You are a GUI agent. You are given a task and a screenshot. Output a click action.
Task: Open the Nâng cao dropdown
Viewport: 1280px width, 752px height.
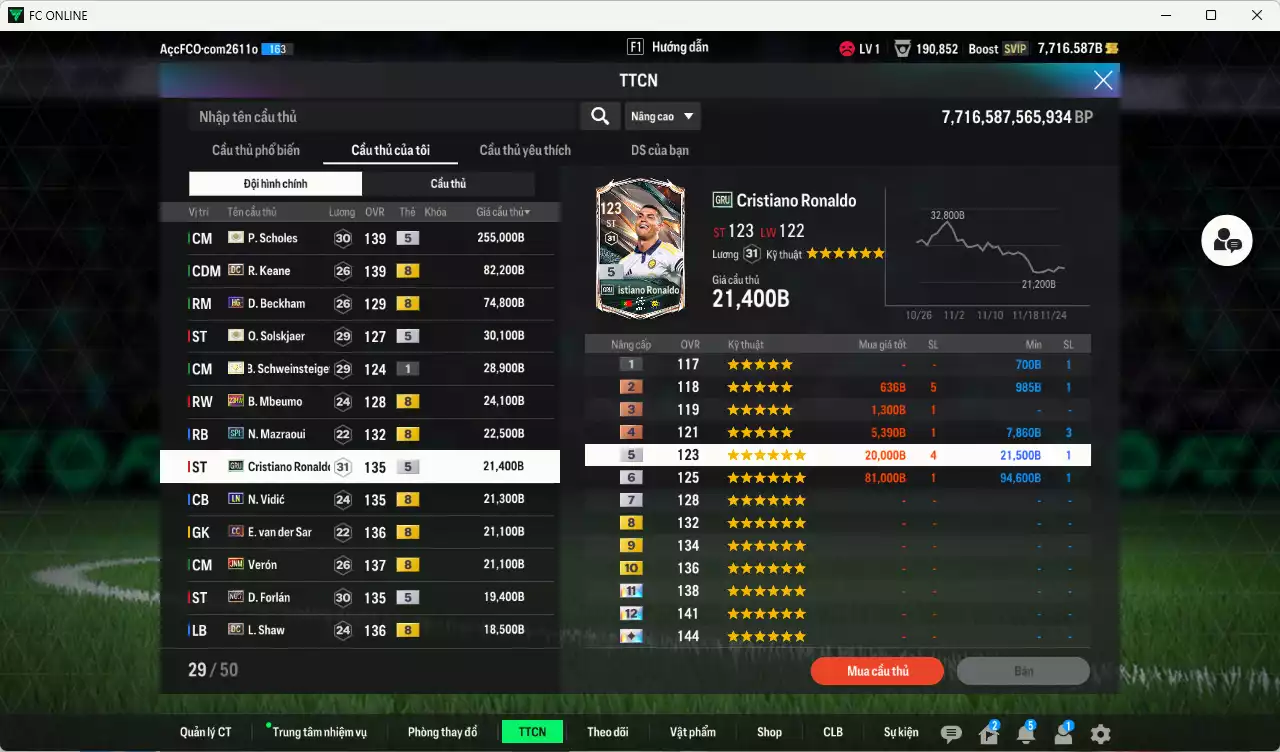click(x=662, y=116)
